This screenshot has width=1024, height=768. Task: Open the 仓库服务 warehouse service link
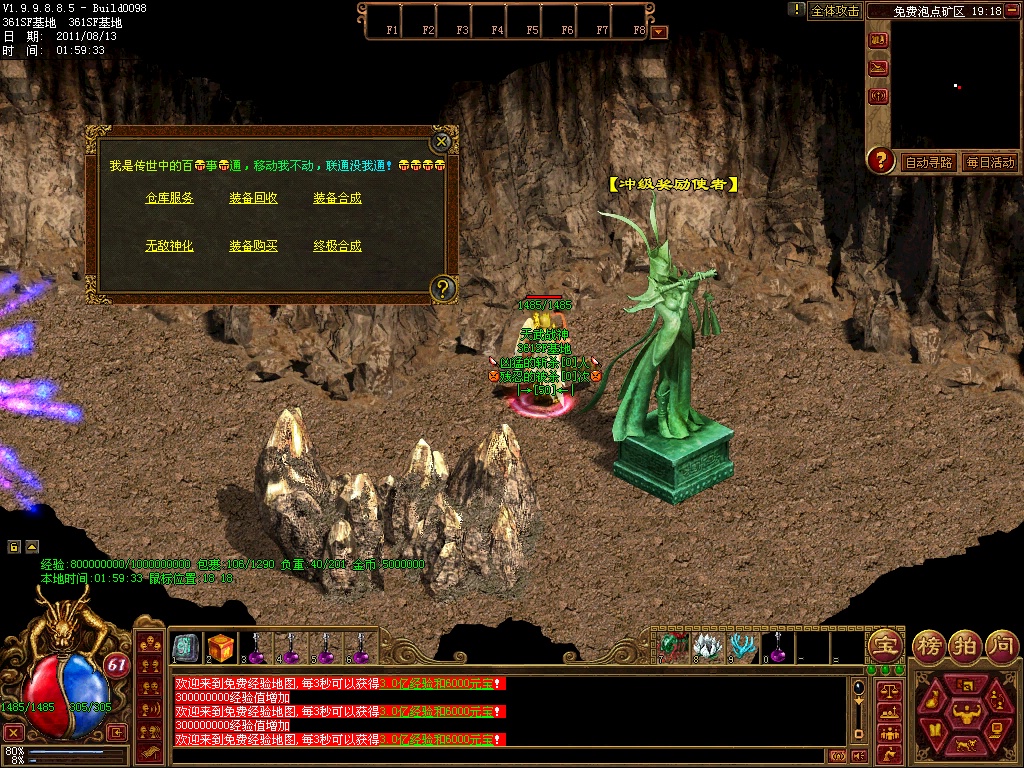pyautogui.click(x=169, y=198)
